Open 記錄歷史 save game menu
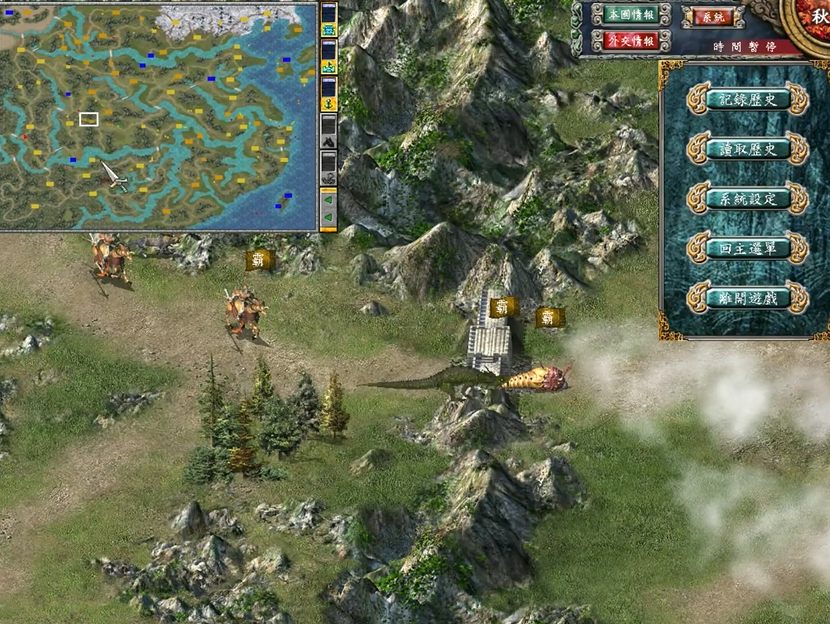830x624 pixels. [x=747, y=99]
